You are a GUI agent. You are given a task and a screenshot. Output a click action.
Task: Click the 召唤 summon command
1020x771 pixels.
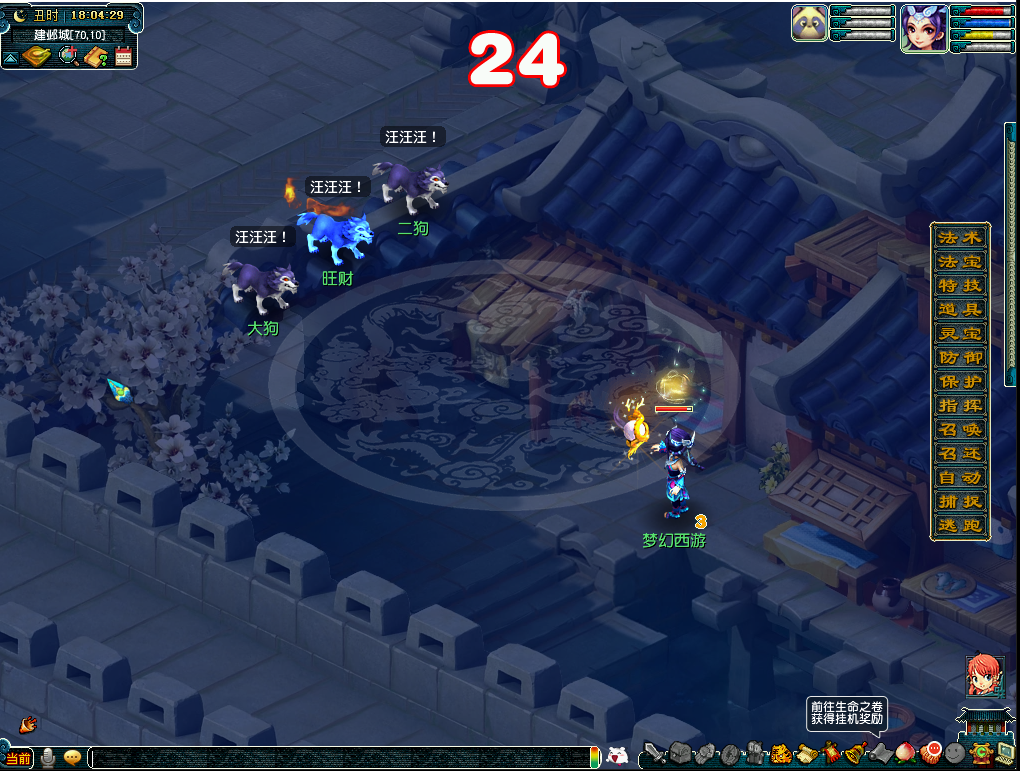[x=961, y=430]
